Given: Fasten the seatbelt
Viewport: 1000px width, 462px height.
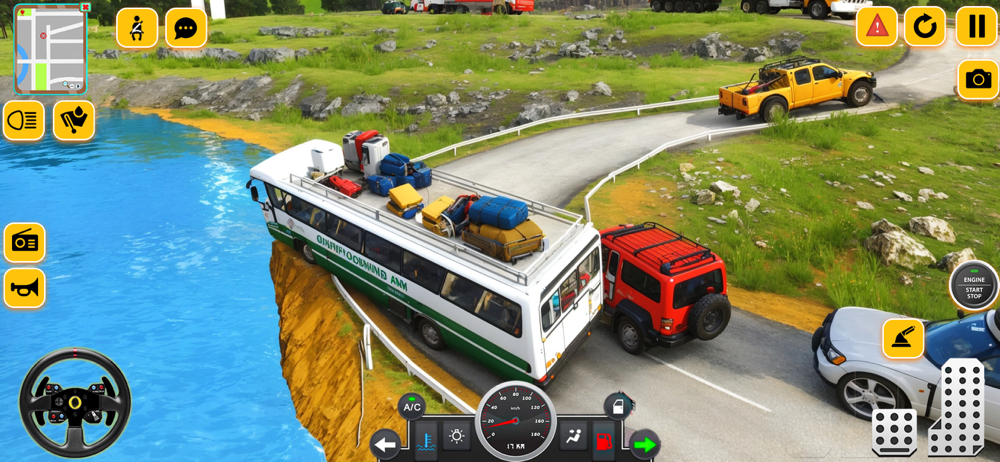Looking at the screenshot, I should pos(137,28).
